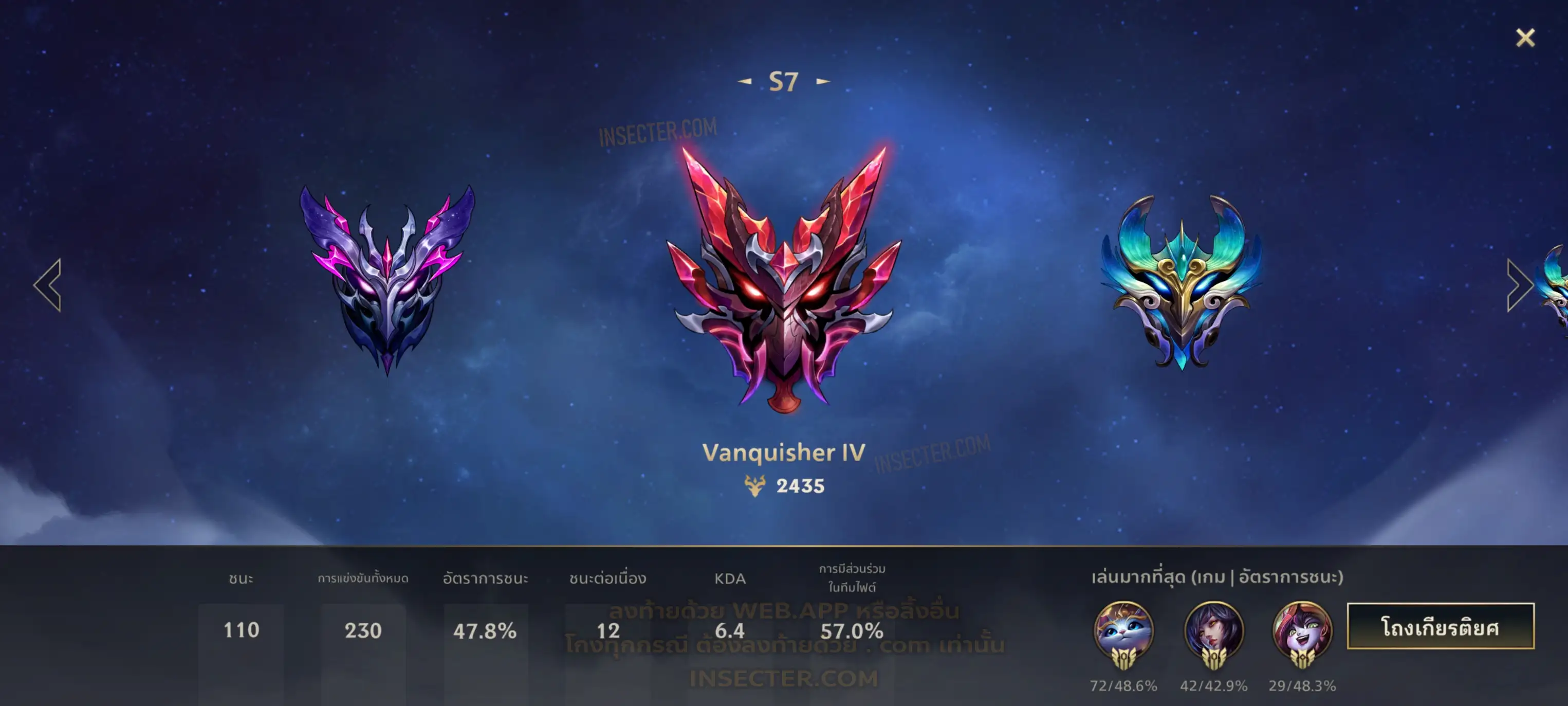Click the central red Vanquisher IV emblem
This screenshot has height=706, width=1568.
click(x=783, y=280)
